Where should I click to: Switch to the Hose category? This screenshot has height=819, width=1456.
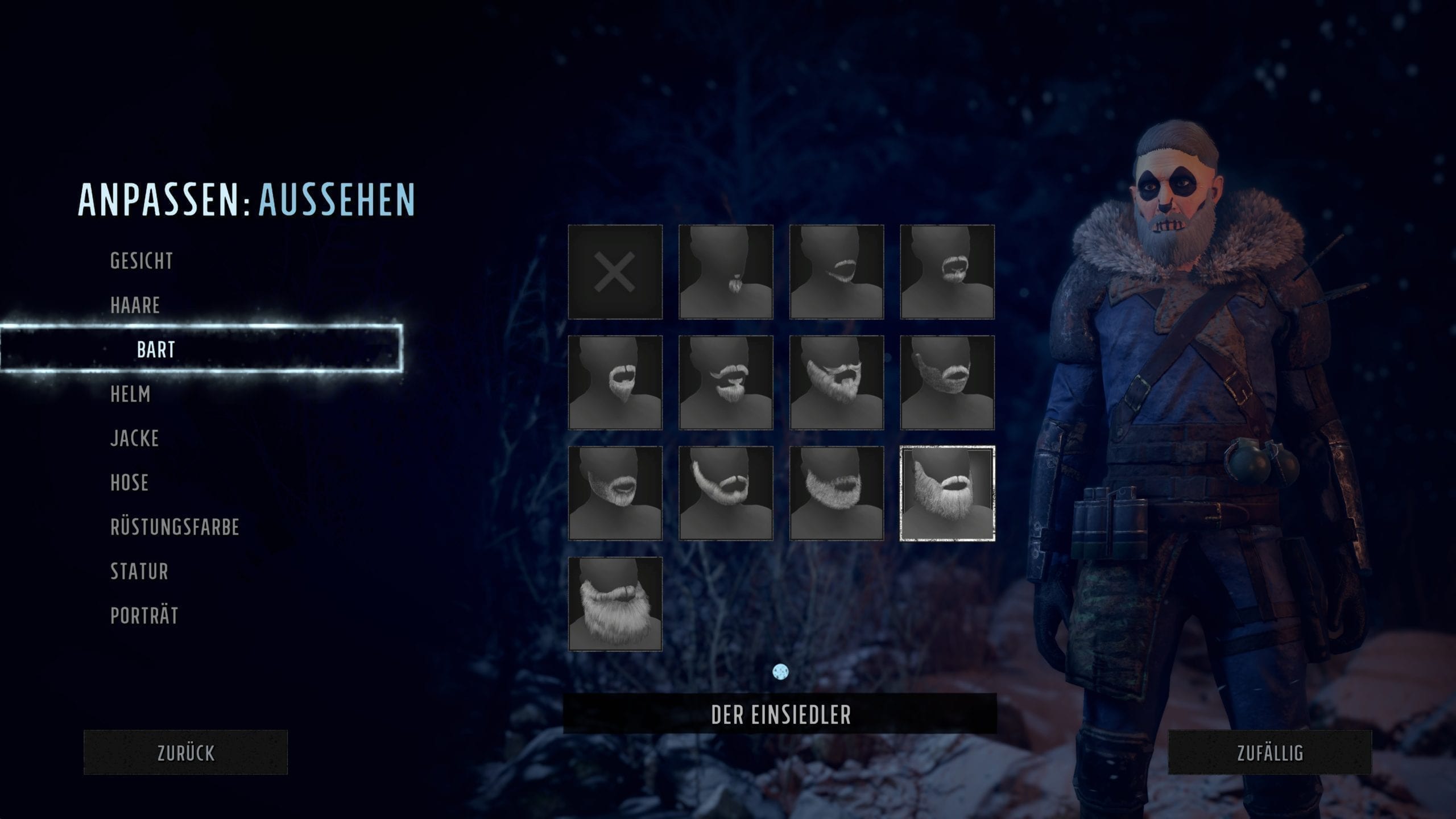(129, 483)
